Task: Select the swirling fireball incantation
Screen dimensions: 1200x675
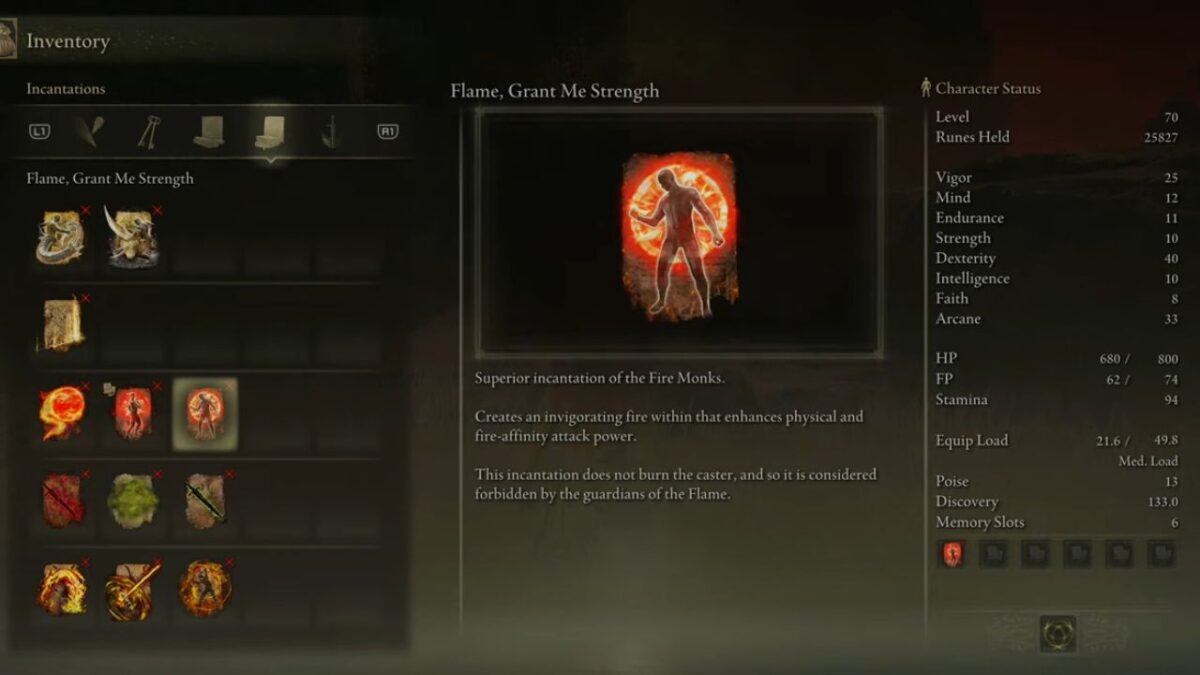Action: [x=60, y=414]
